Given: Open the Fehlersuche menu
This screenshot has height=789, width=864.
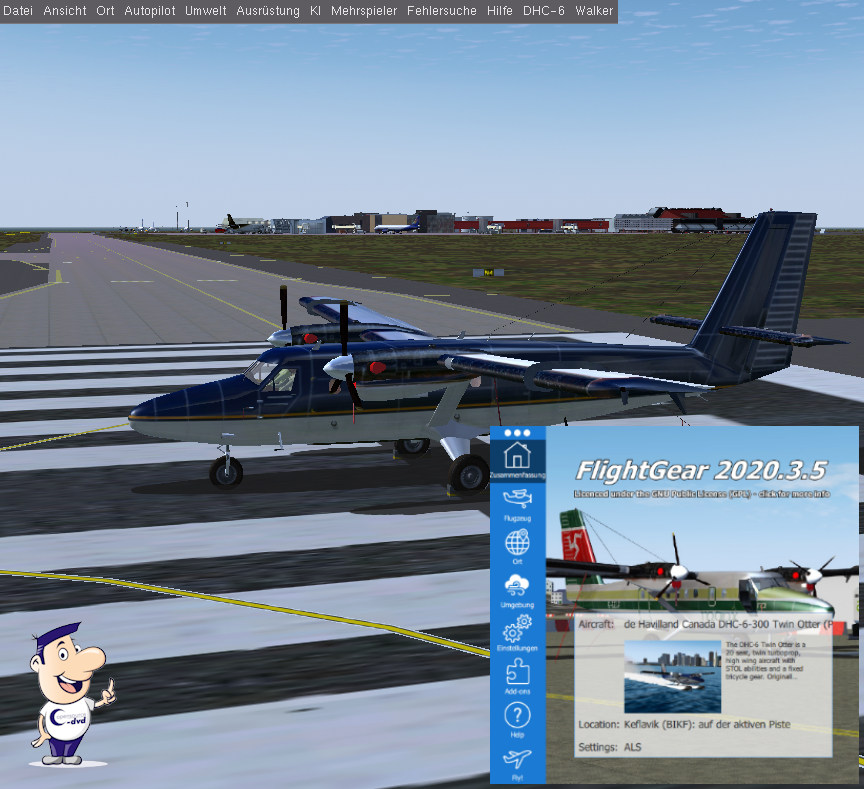Looking at the screenshot, I should [441, 10].
